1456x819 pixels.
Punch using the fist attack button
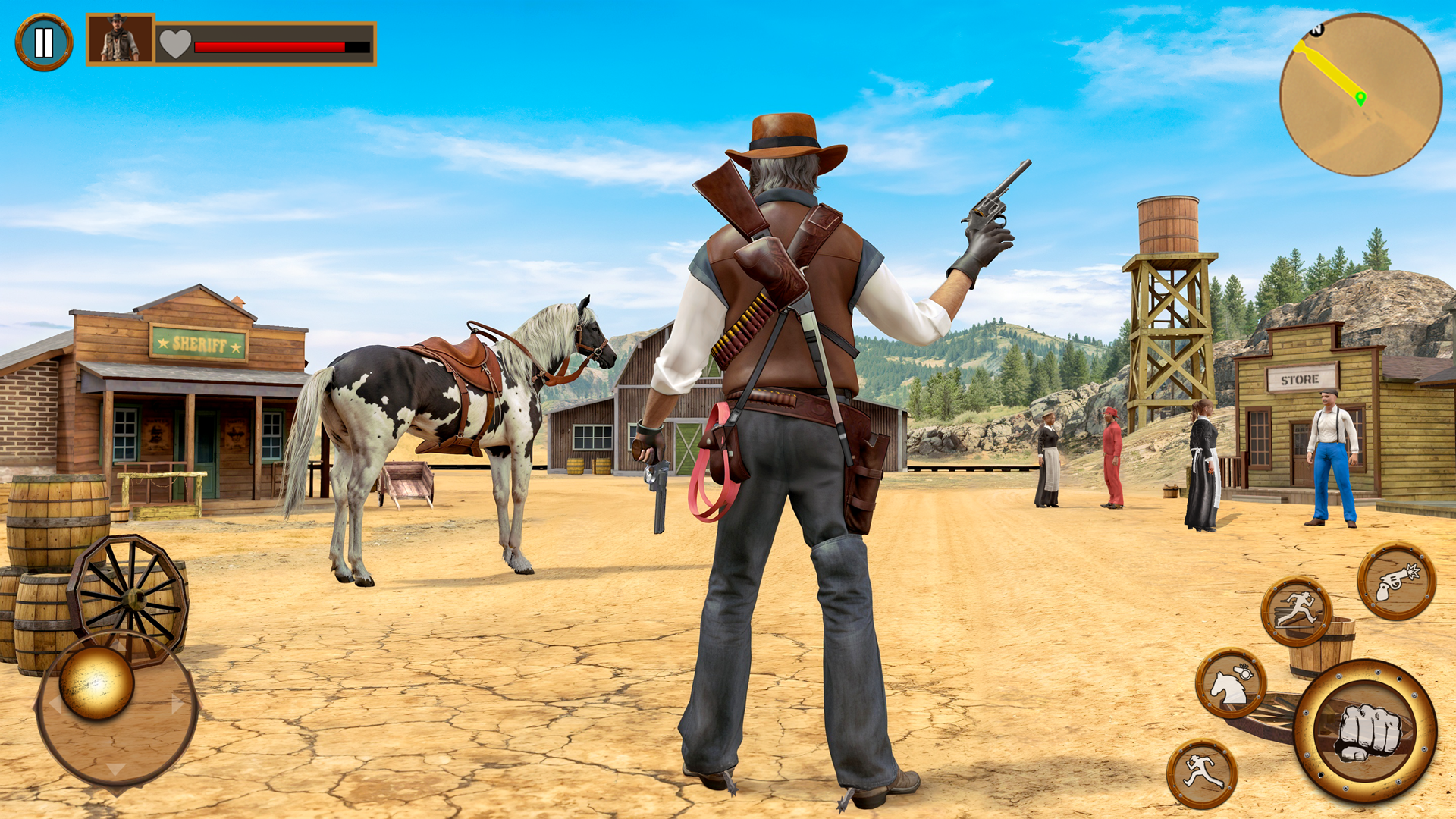[1365, 731]
